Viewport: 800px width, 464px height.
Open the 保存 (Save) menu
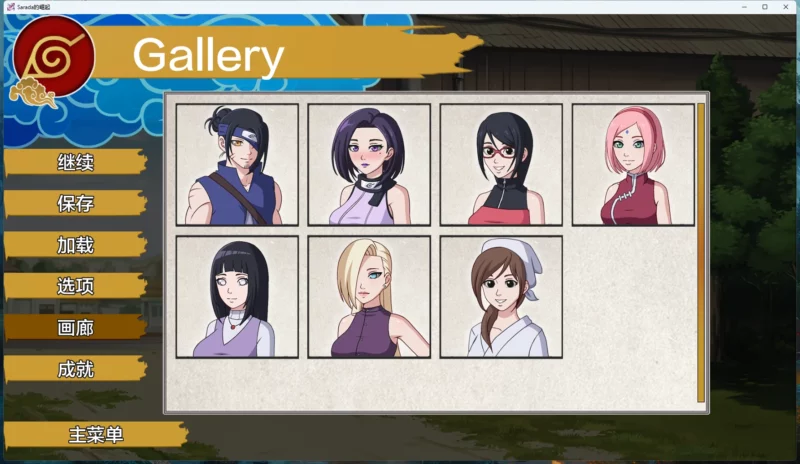coord(76,203)
